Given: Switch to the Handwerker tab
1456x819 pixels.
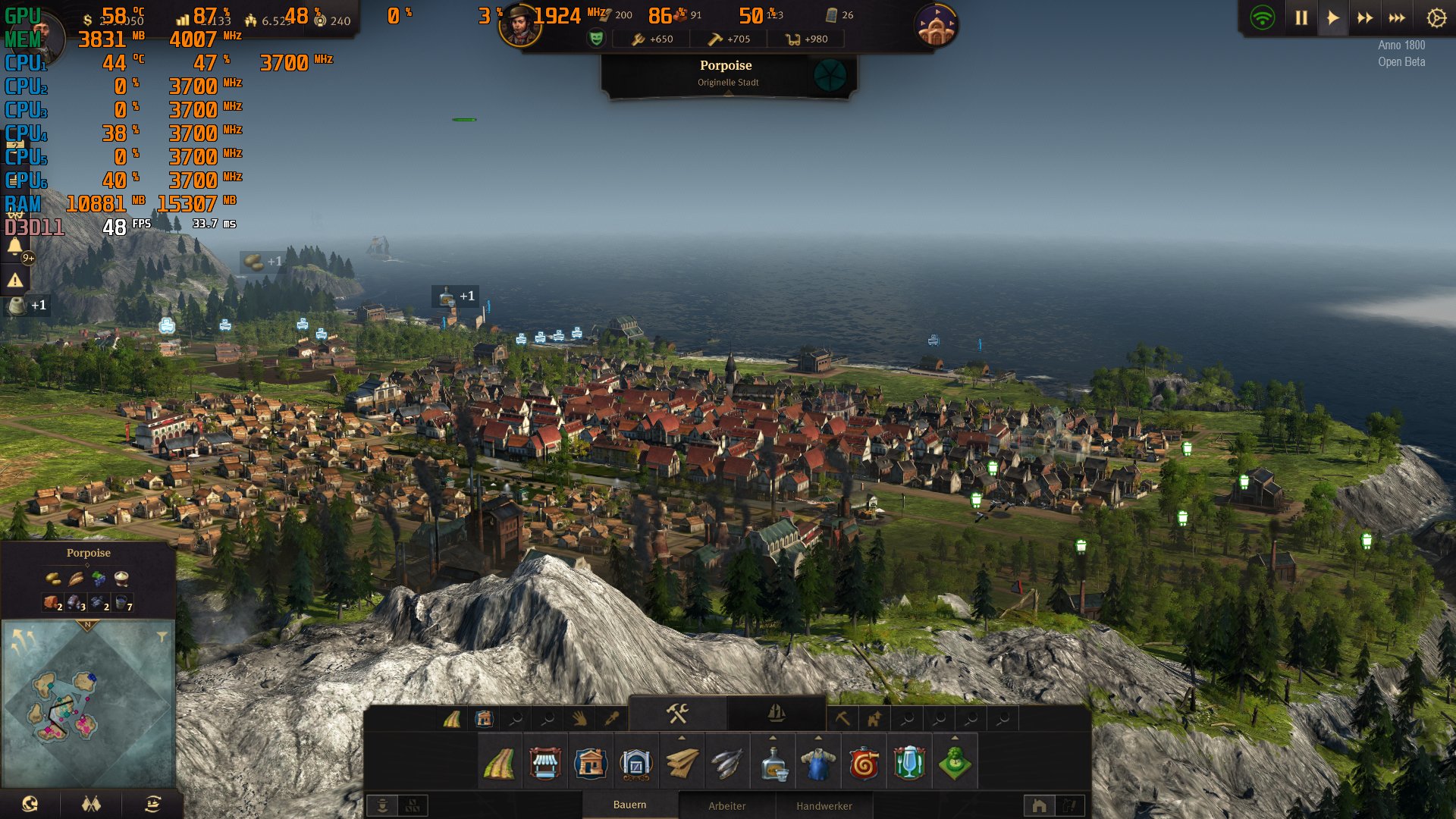Looking at the screenshot, I should 824,806.
